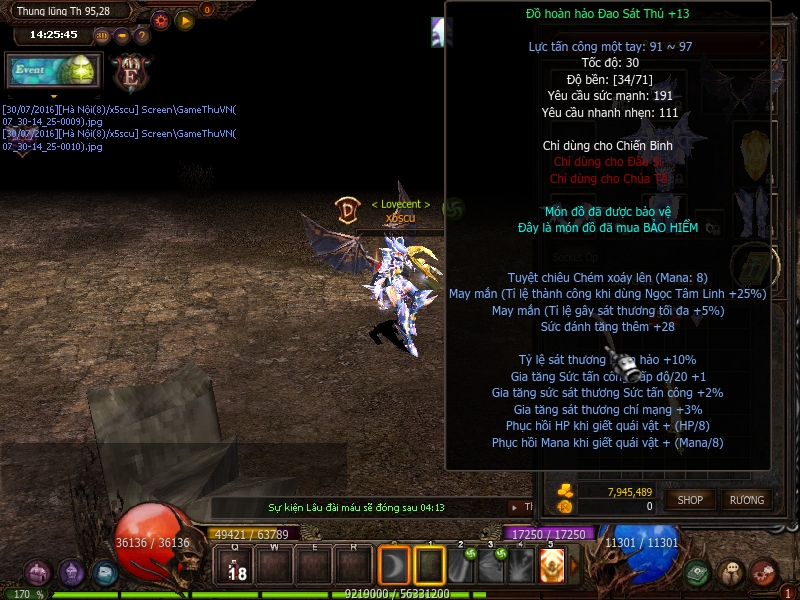Open the purple chest inventory icon
This screenshot has height=600, width=800.
[x=38, y=573]
